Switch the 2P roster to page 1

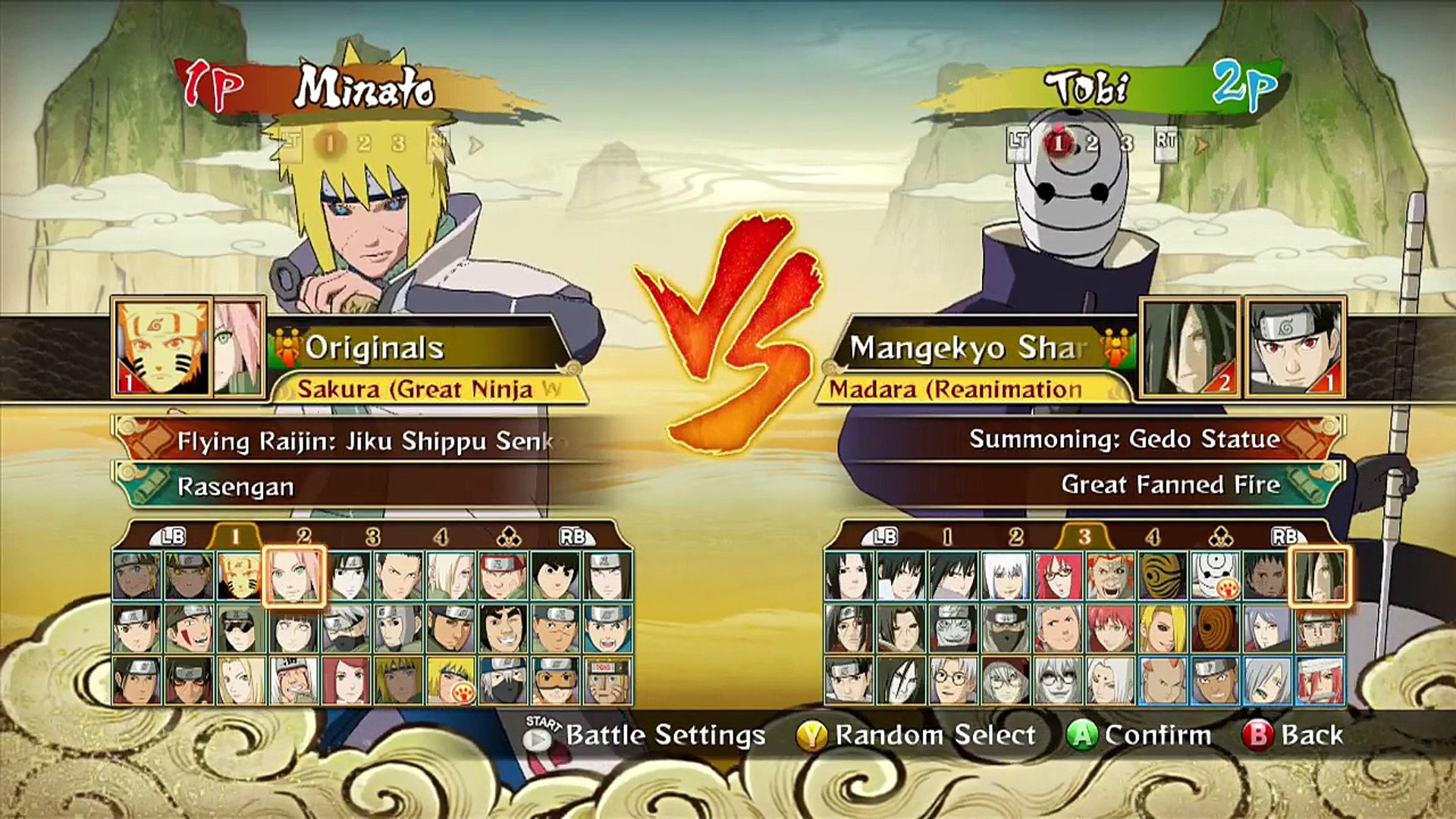[x=947, y=537]
